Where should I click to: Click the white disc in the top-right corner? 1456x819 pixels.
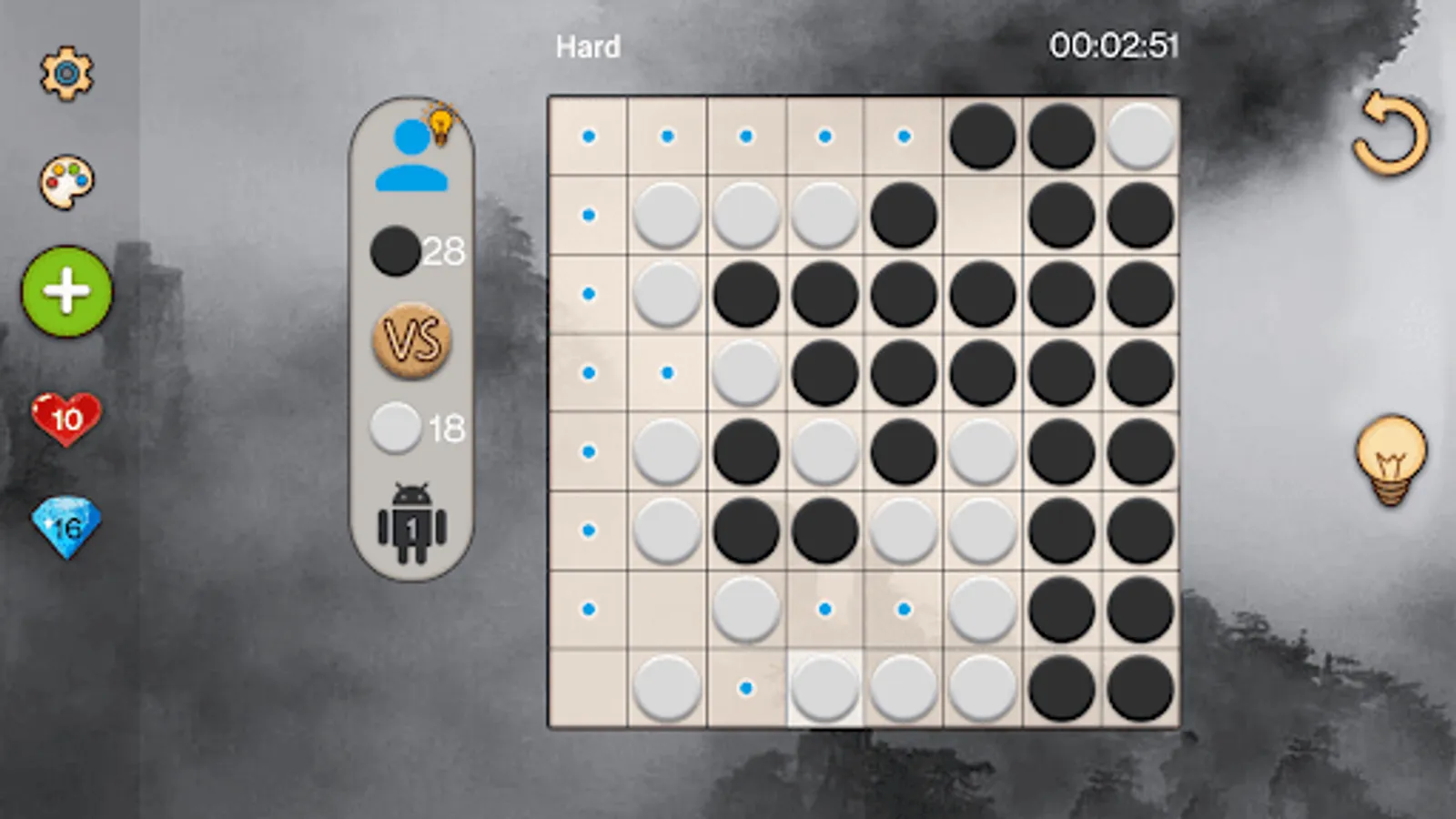[1138, 136]
